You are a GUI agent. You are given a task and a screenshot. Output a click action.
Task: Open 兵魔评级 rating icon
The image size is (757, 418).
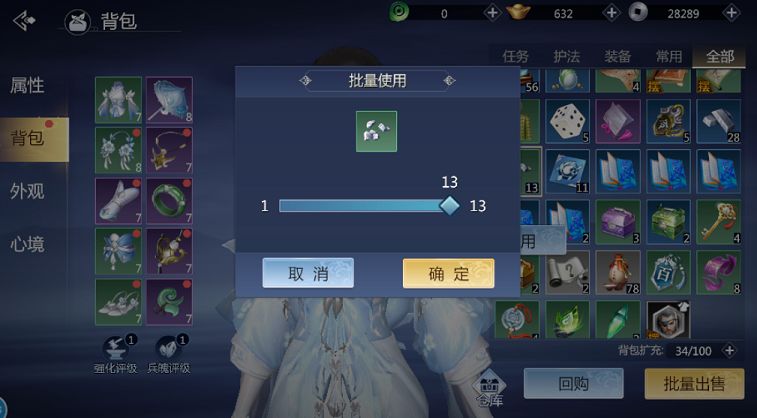pos(170,352)
